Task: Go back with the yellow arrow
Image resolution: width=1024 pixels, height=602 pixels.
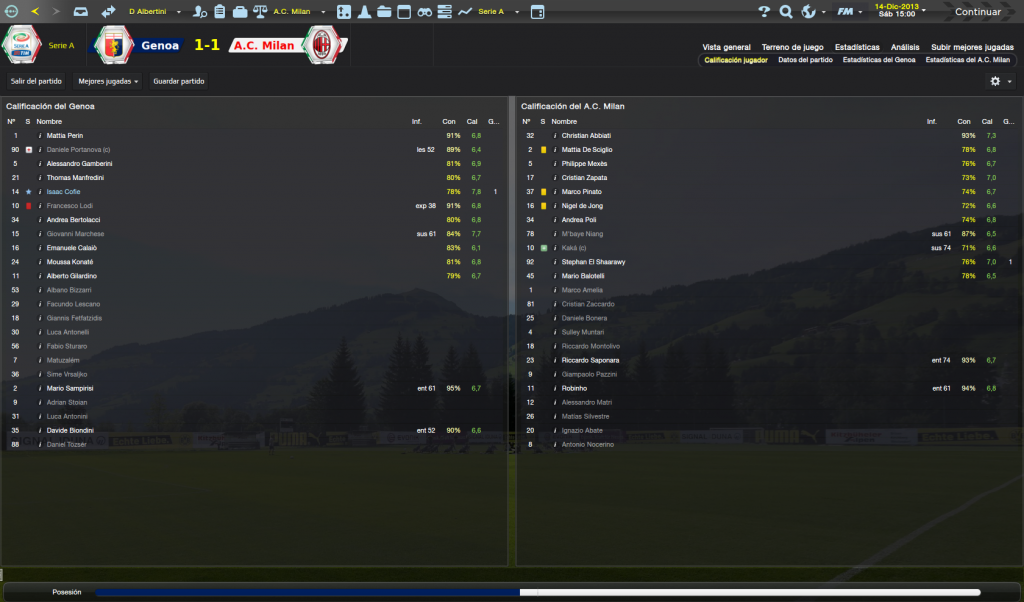Action: pyautogui.click(x=35, y=12)
